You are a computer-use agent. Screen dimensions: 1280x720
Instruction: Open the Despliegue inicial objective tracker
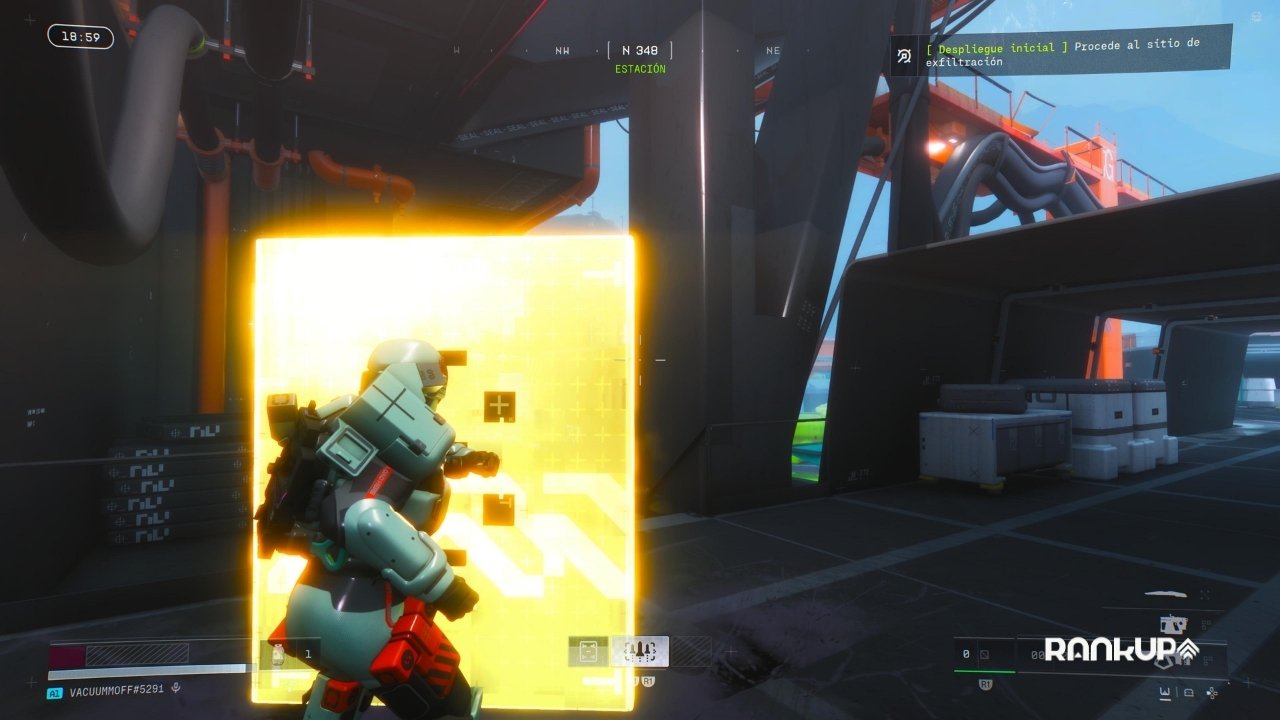pyautogui.click(x=1075, y=53)
